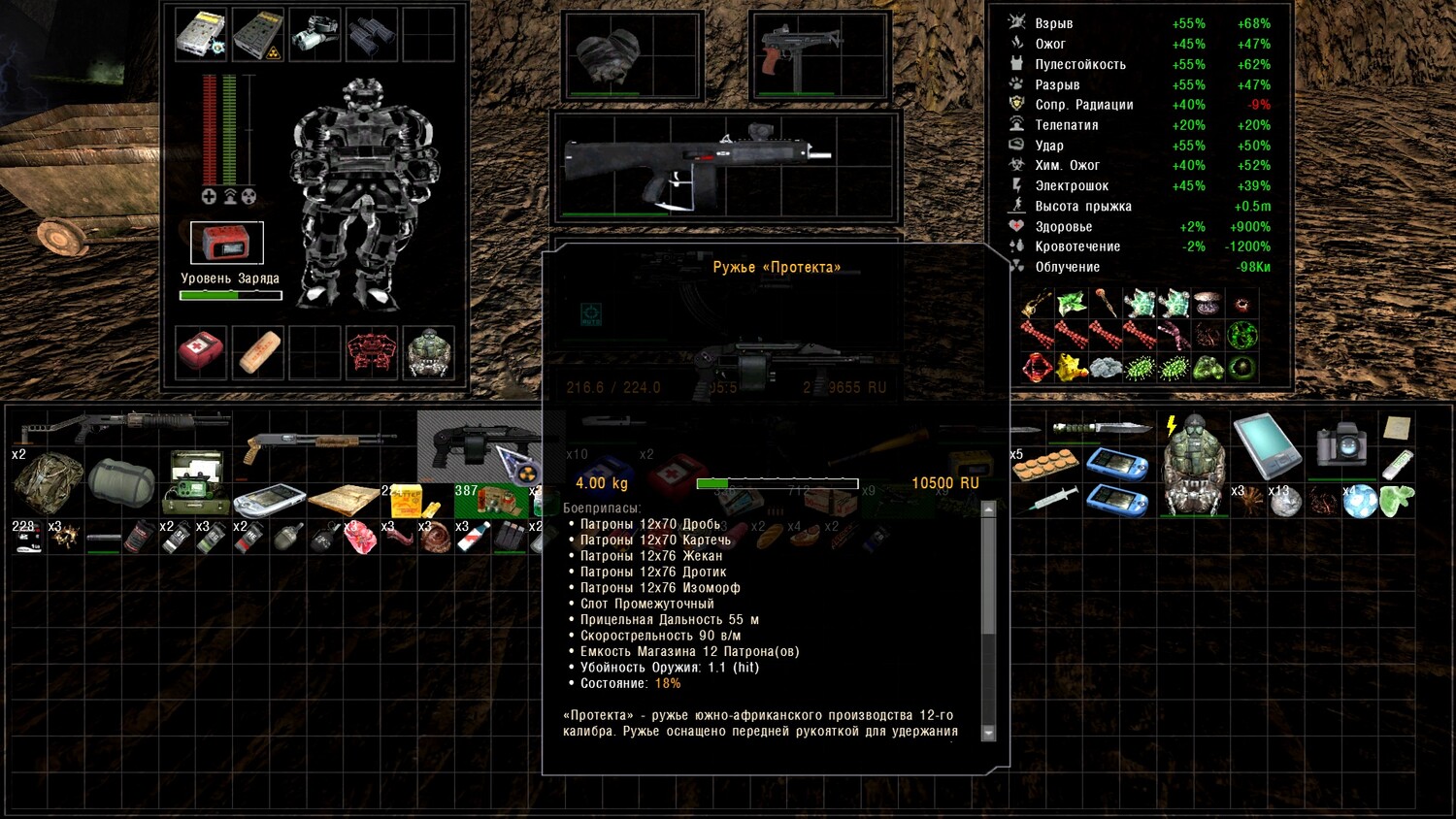This screenshot has width=1456, height=819.
Task: Select the binoculars slot
Action: (372, 34)
